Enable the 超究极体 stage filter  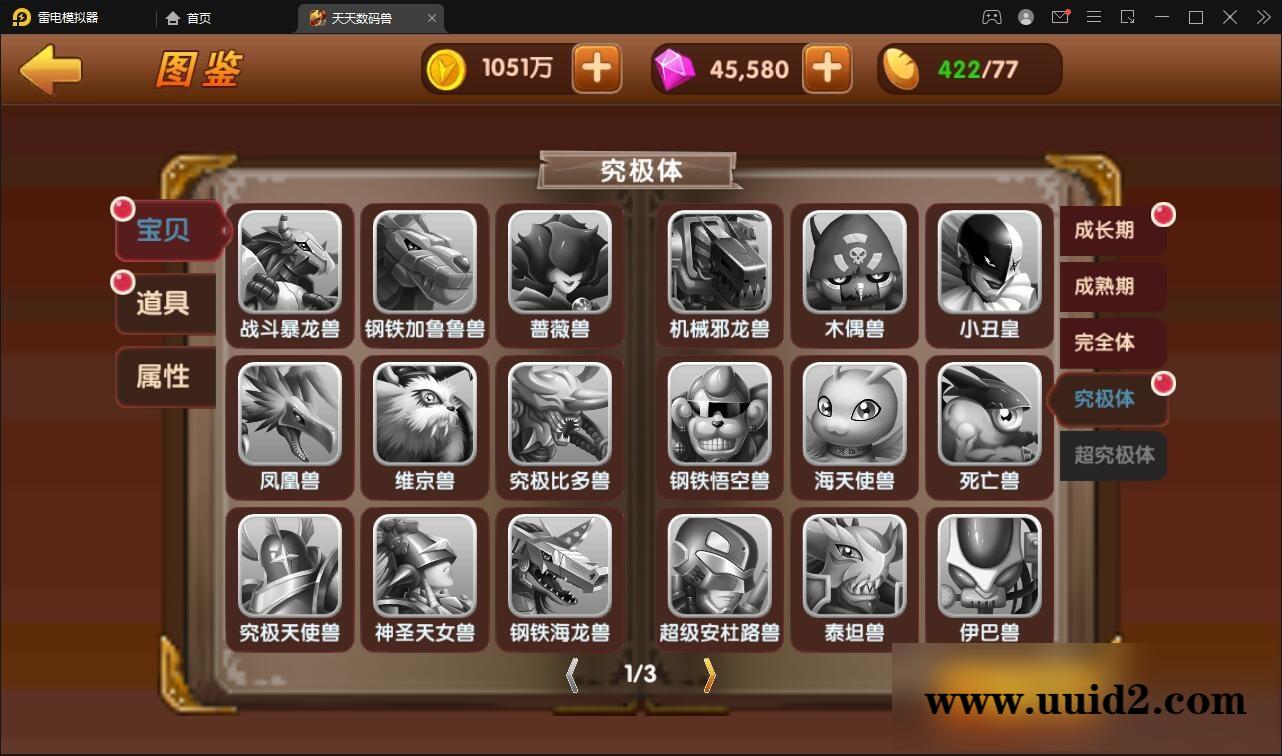click(1112, 456)
